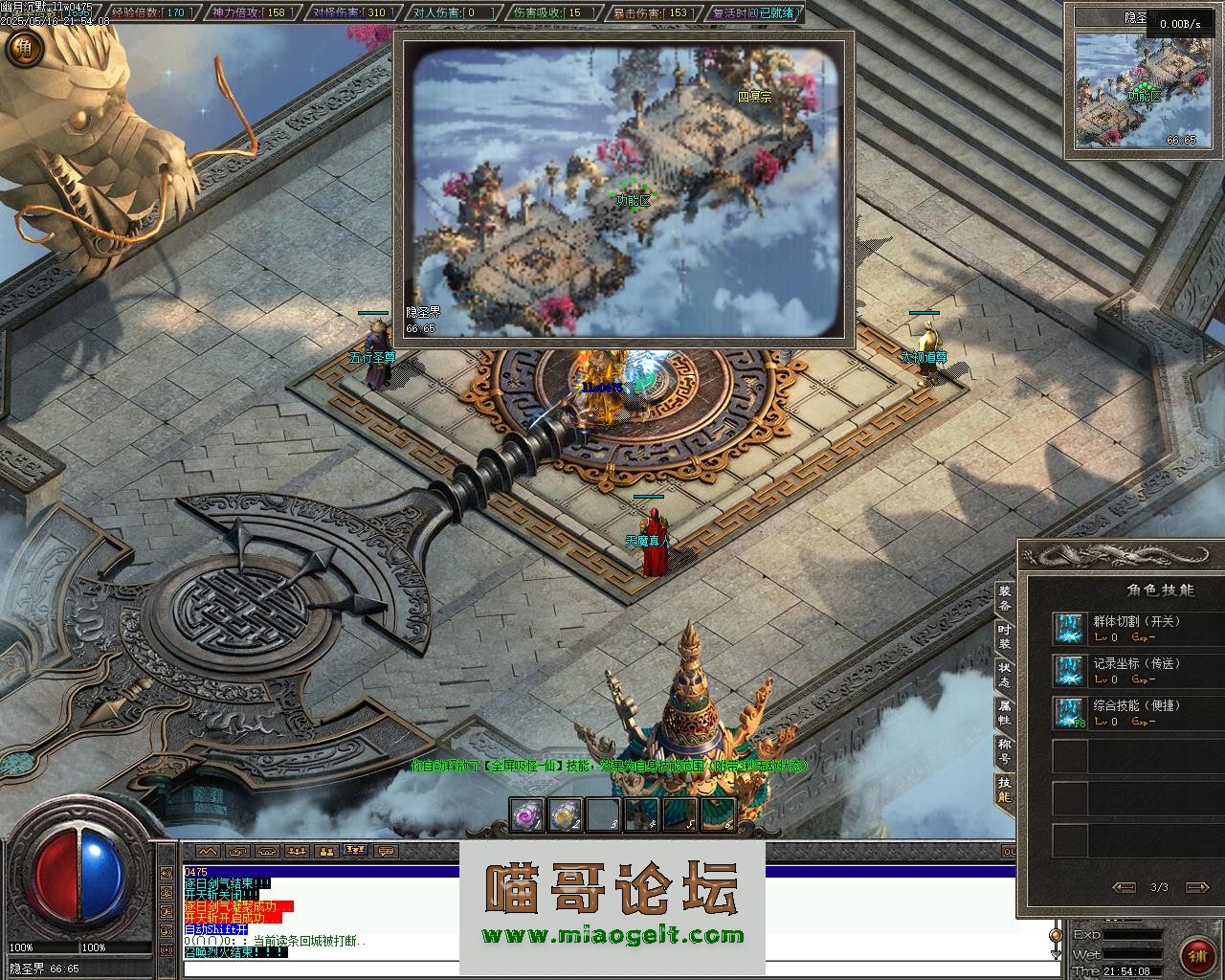The height and width of the screenshot is (980, 1225).
Task: Select the 群体切割 skill icon
Action: pyautogui.click(x=1067, y=629)
